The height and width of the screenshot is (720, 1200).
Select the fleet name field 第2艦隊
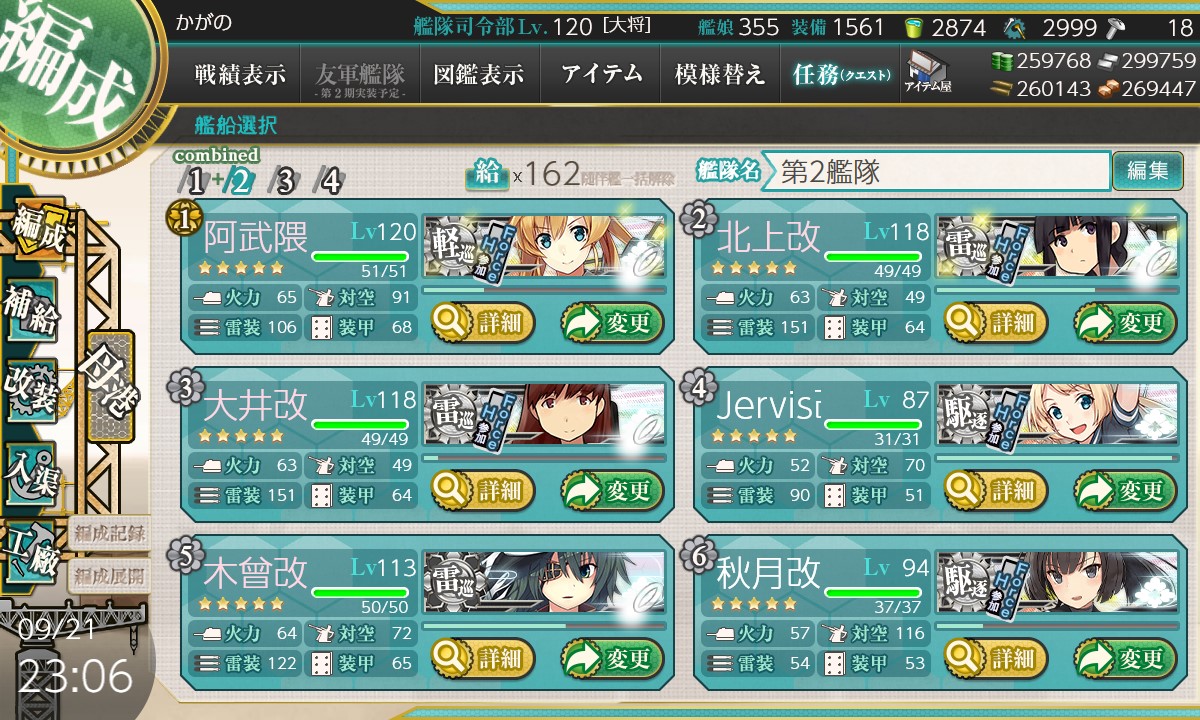(x=935, y=171)
